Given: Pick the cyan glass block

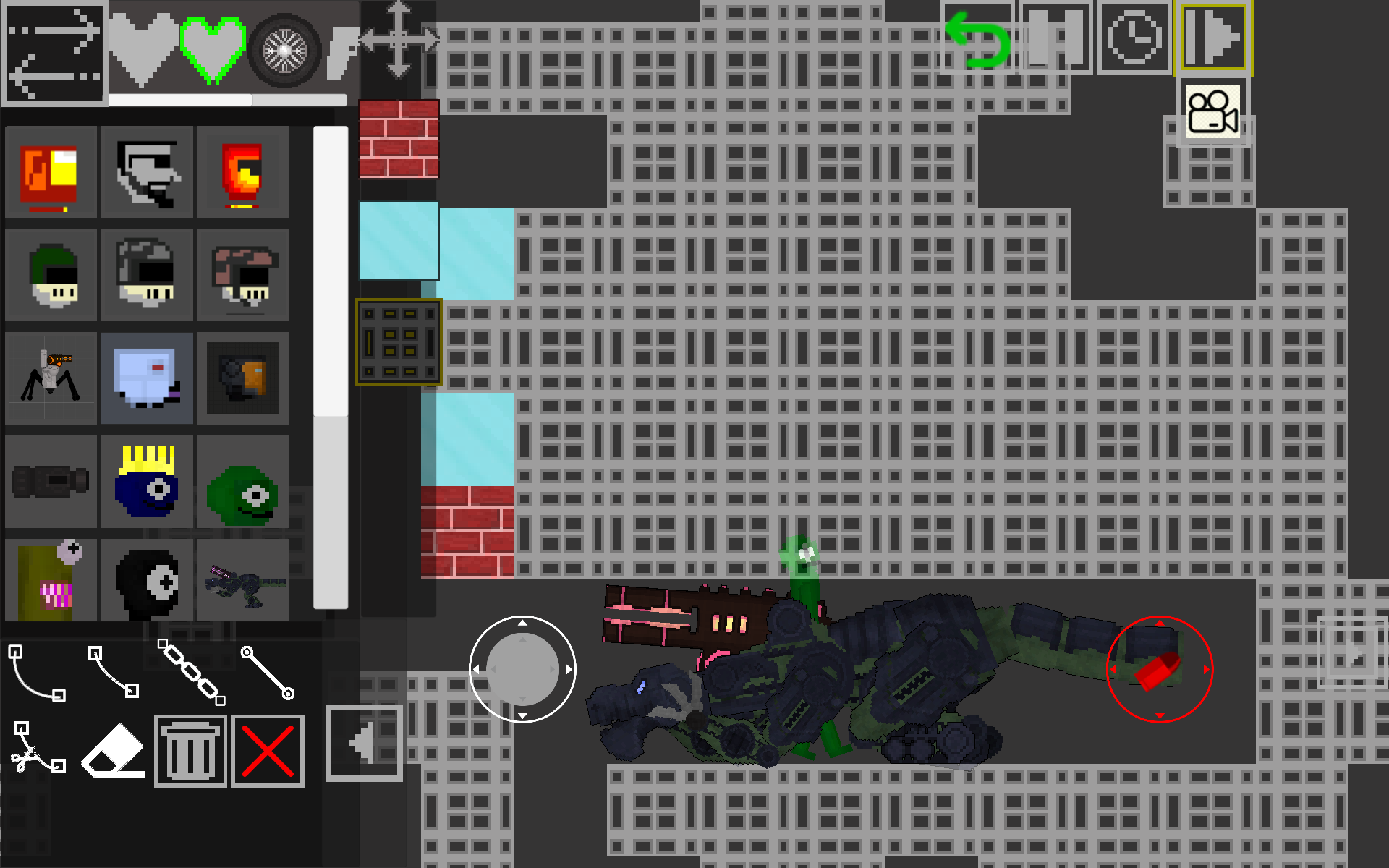Looking at the screenshot, I should tap(399, 240).
